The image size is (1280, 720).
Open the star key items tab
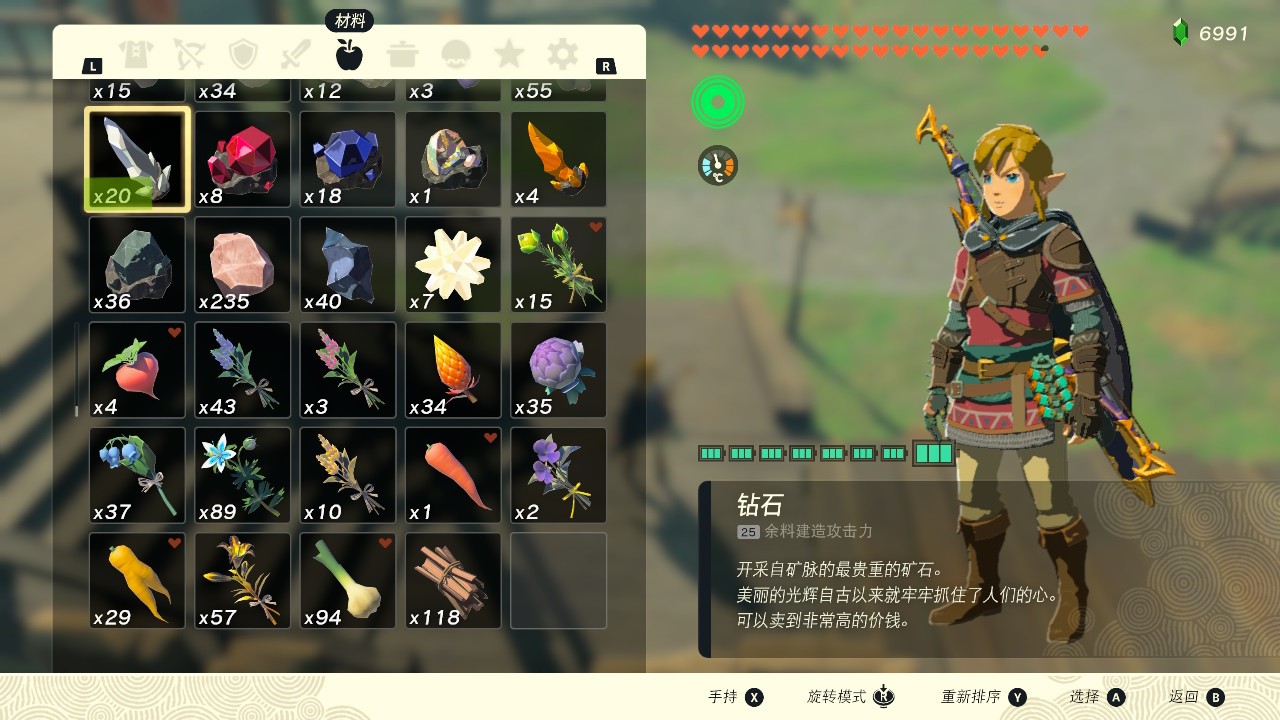coord(509,54)
